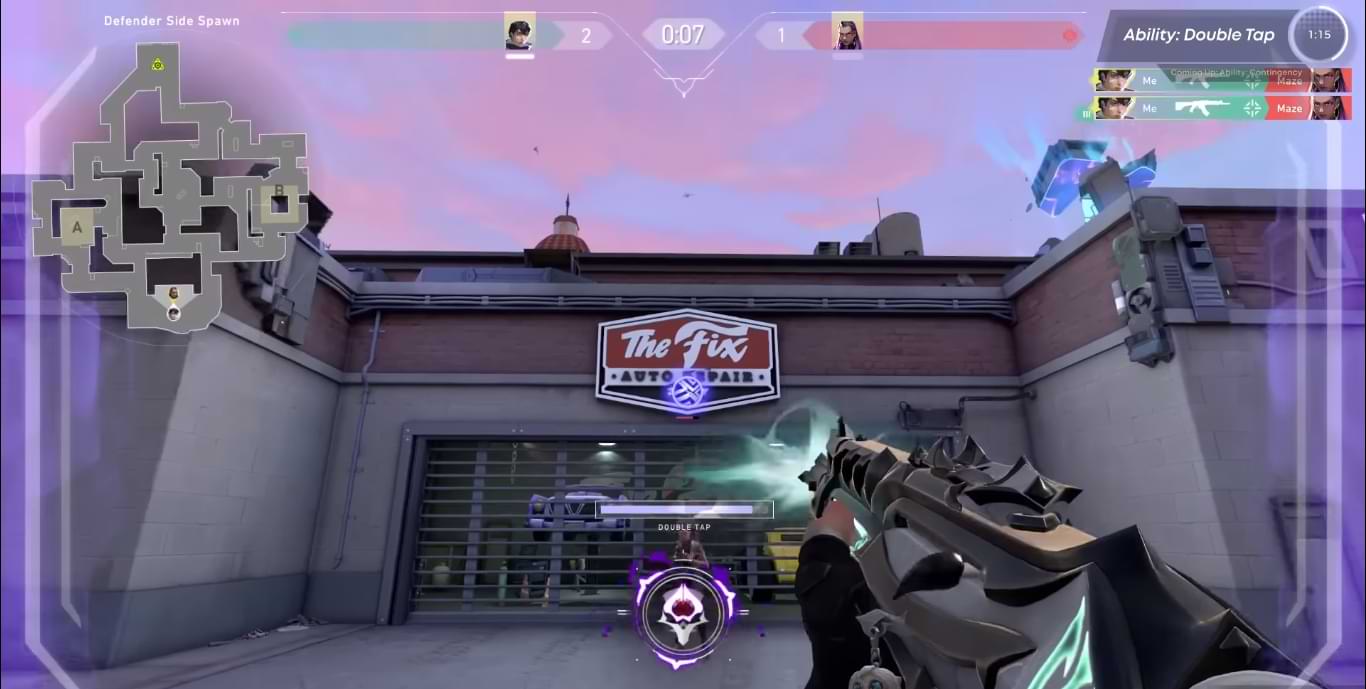1366x689 pixels.
Task: Click the Ability: Double Tap banner
Action: 1198,35
